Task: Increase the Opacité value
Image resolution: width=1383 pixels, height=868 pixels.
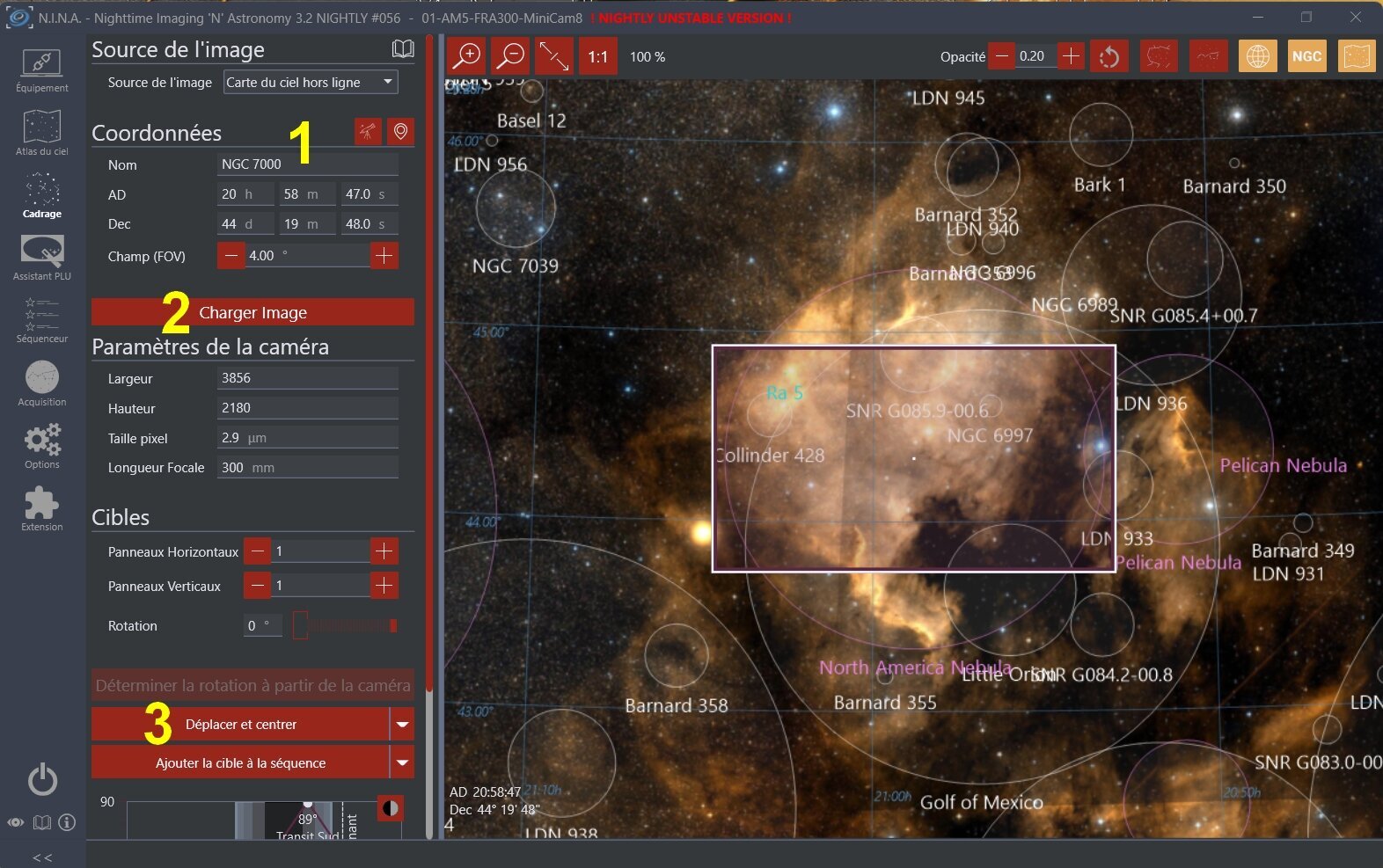Action: (1071, 56)
